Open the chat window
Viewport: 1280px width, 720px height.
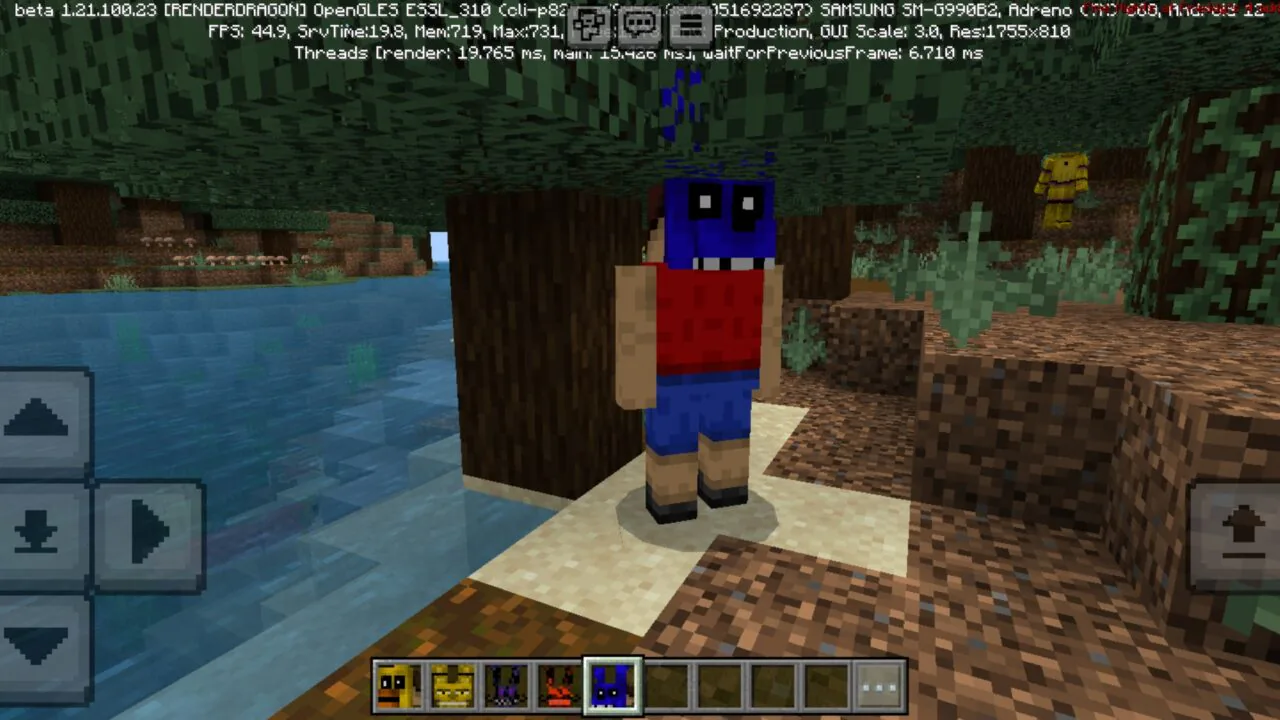tap(639, 25)
